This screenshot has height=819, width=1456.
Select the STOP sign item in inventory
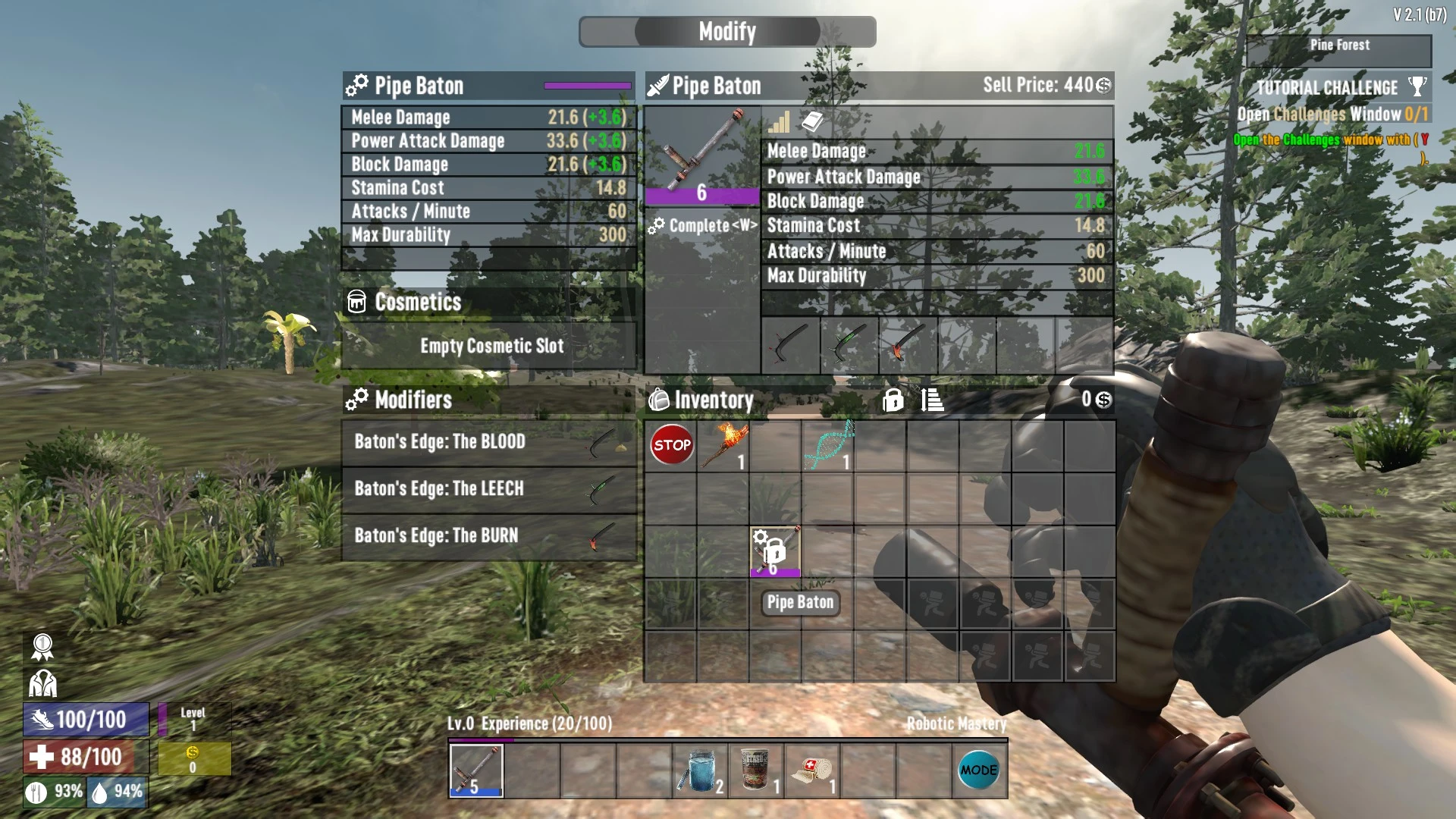(670, 445)
